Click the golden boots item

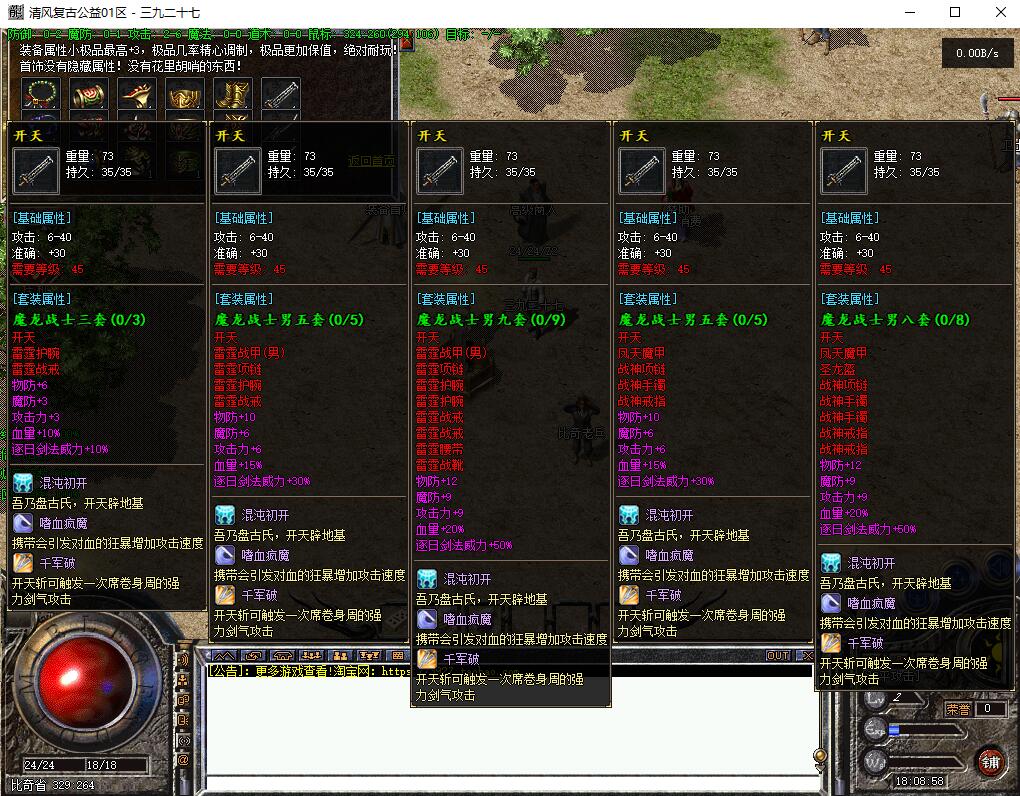coord(233,95)
